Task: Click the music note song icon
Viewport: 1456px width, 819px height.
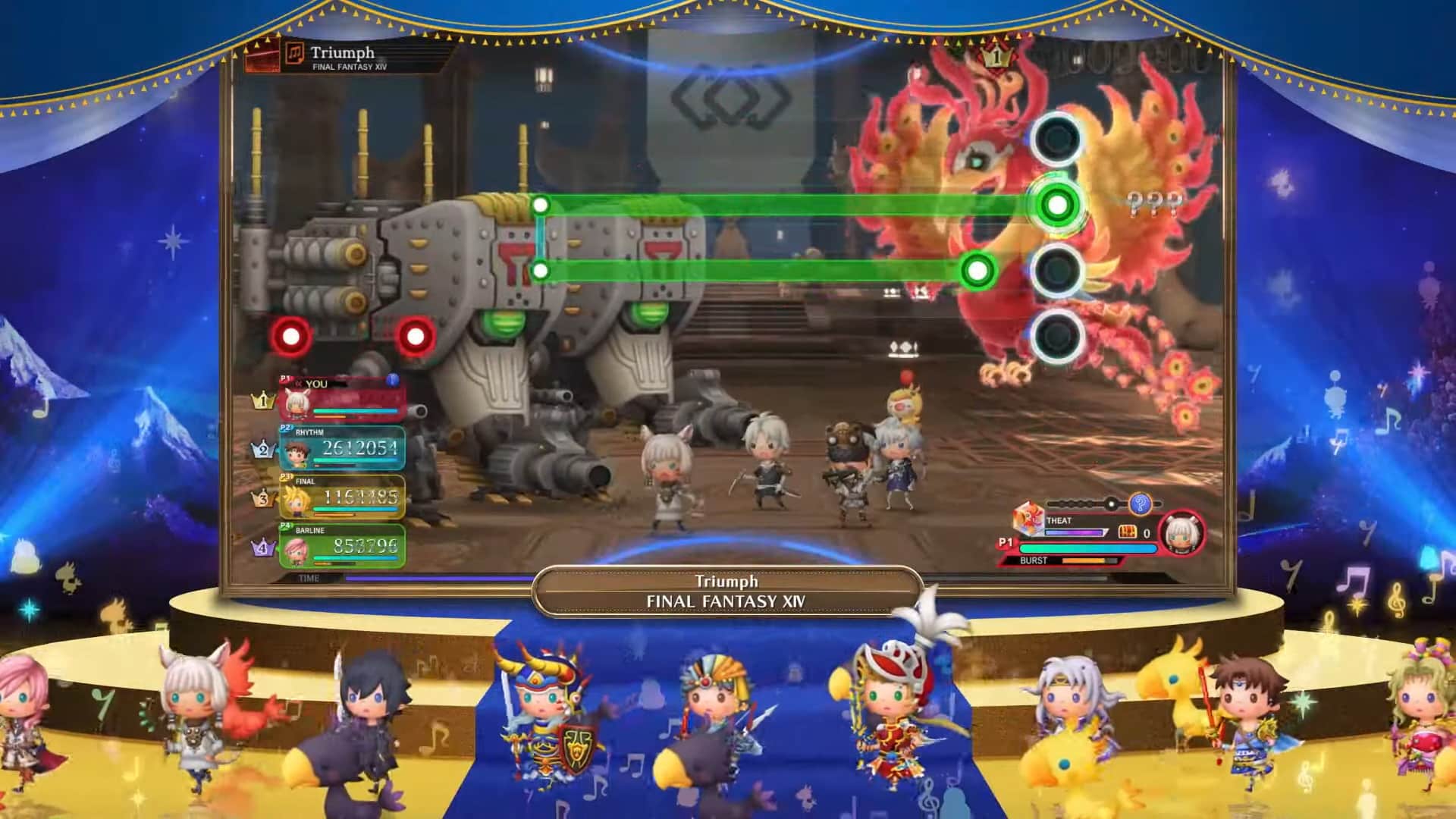Action: click(293, 55)
